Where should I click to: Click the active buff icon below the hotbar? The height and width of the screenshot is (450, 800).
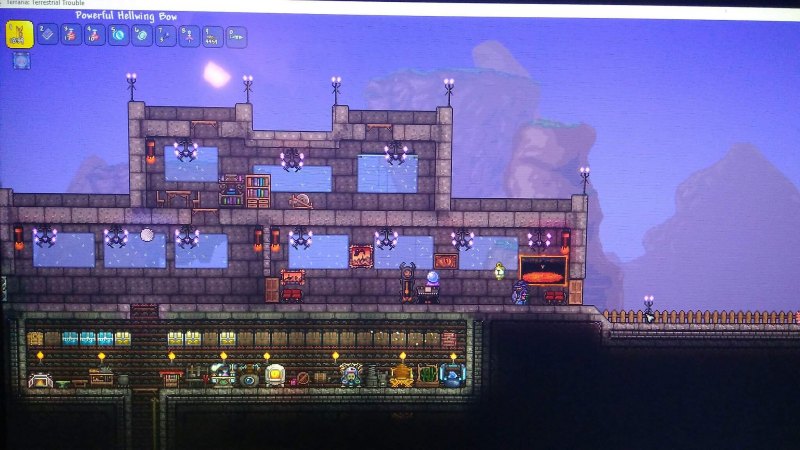[21, 61]
